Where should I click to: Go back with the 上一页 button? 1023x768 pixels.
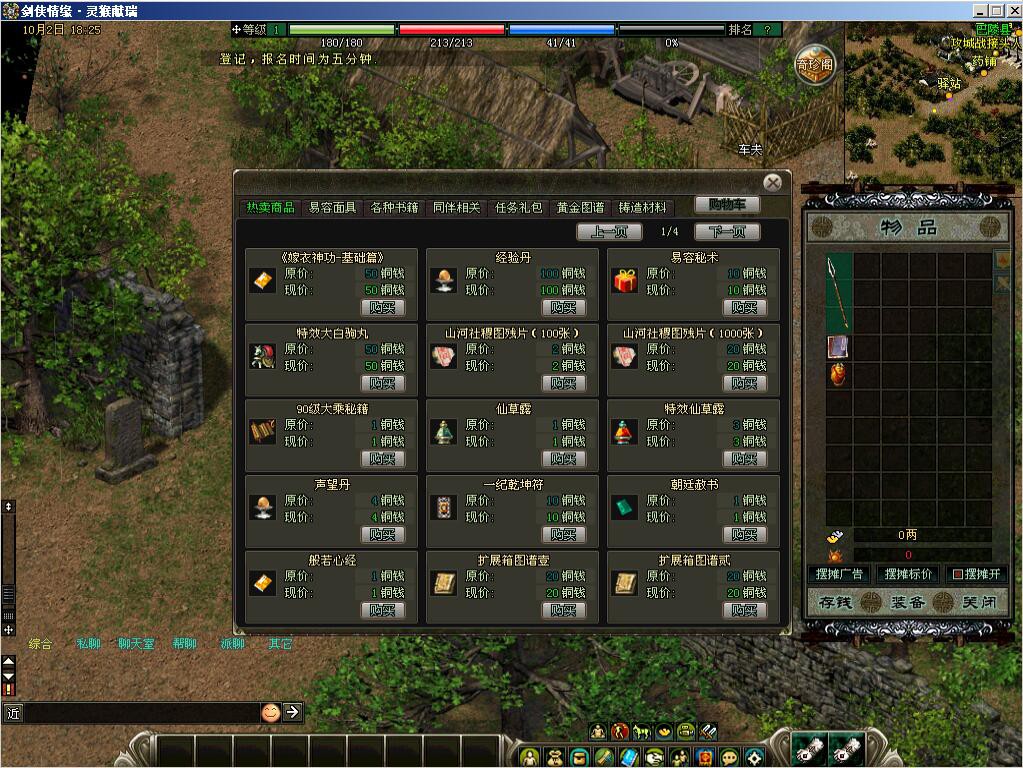pyautogui.click(x=609, y=232)
